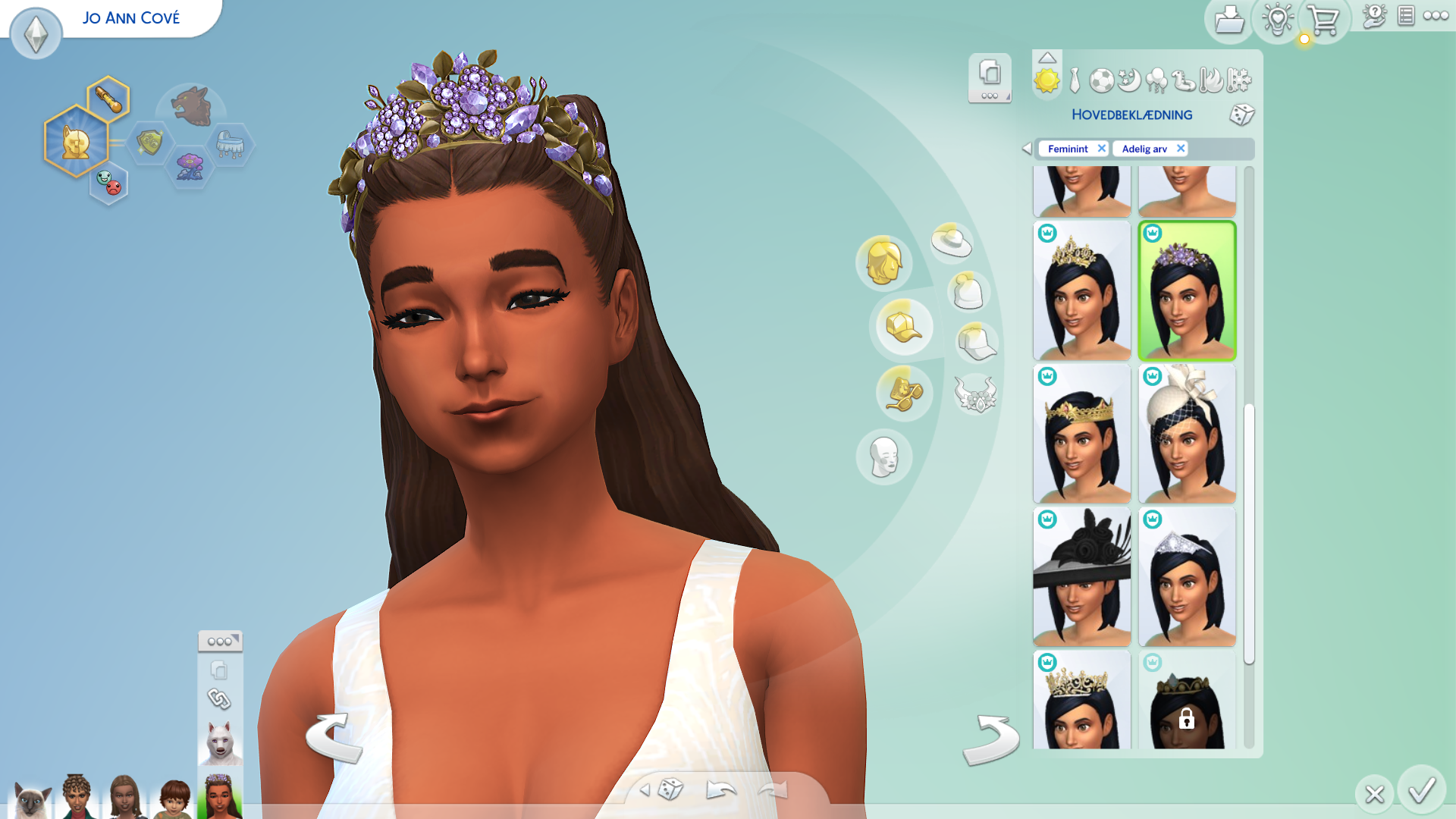Open the Sim's face detail category
Viewport: 1456px width, 819px height.
(x=883, y=457)
